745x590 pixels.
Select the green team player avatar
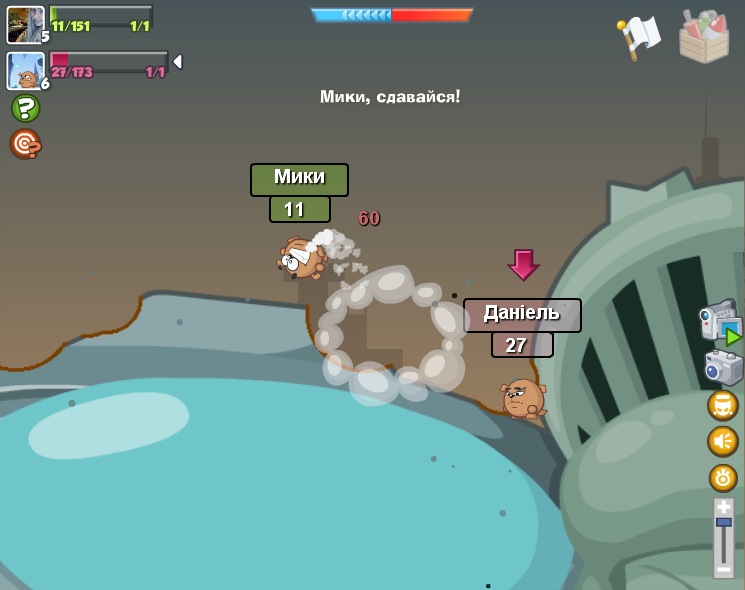tap(25, 24)
